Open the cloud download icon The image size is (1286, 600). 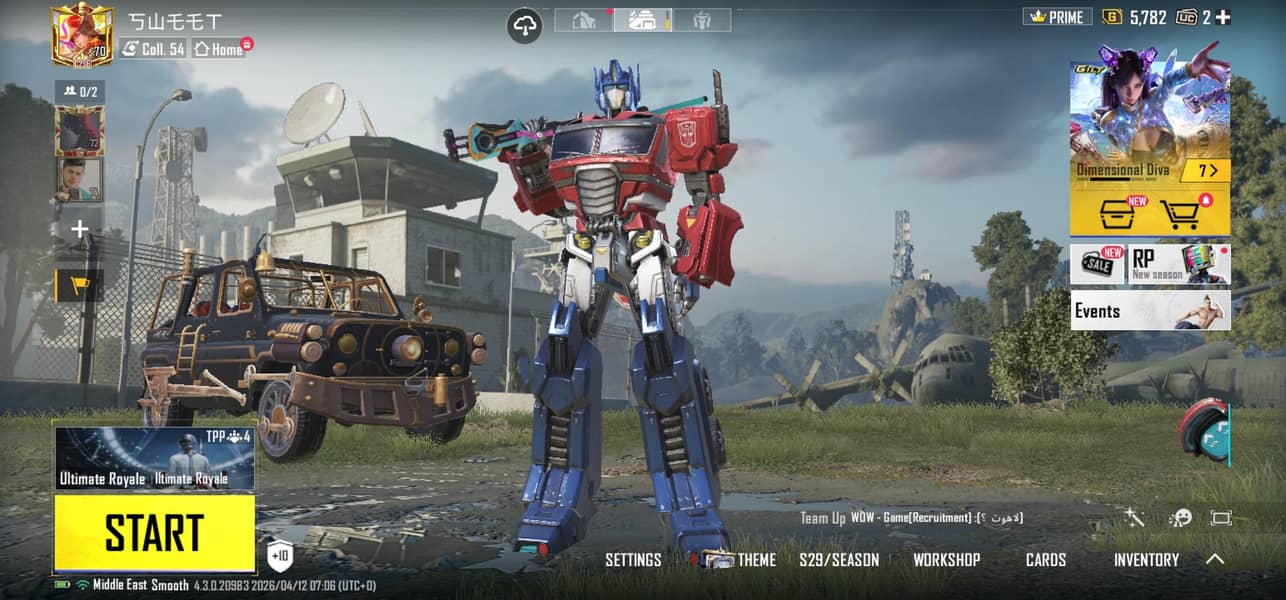(x=525, y=26)
